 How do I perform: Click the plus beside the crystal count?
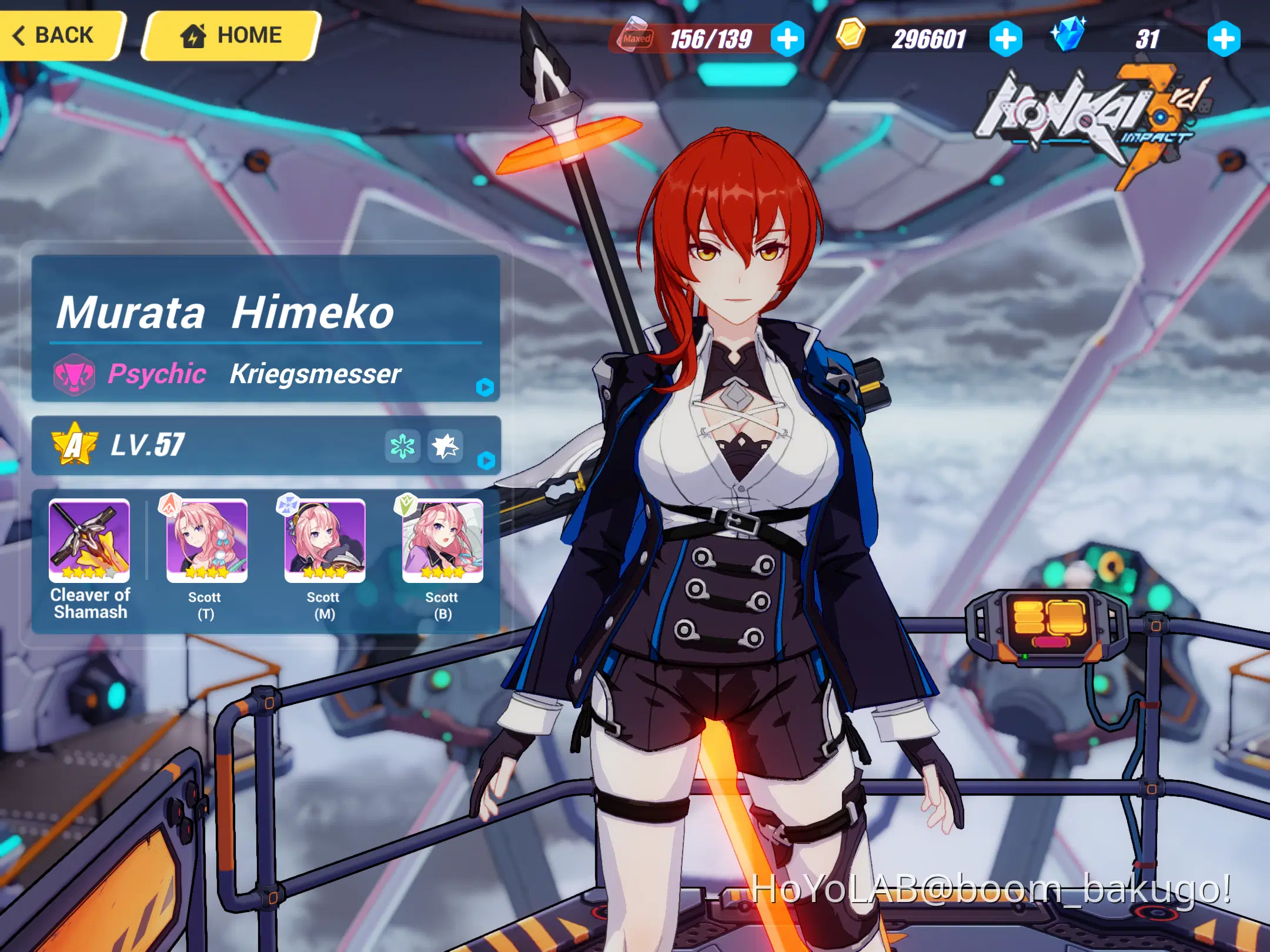pyautogui.click(x=1224, y=39)
